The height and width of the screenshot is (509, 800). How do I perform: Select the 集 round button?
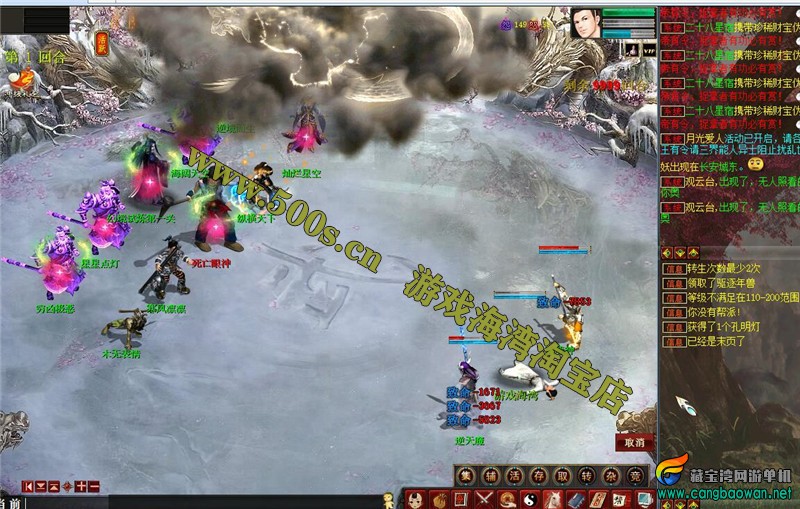tap(465, 475)
